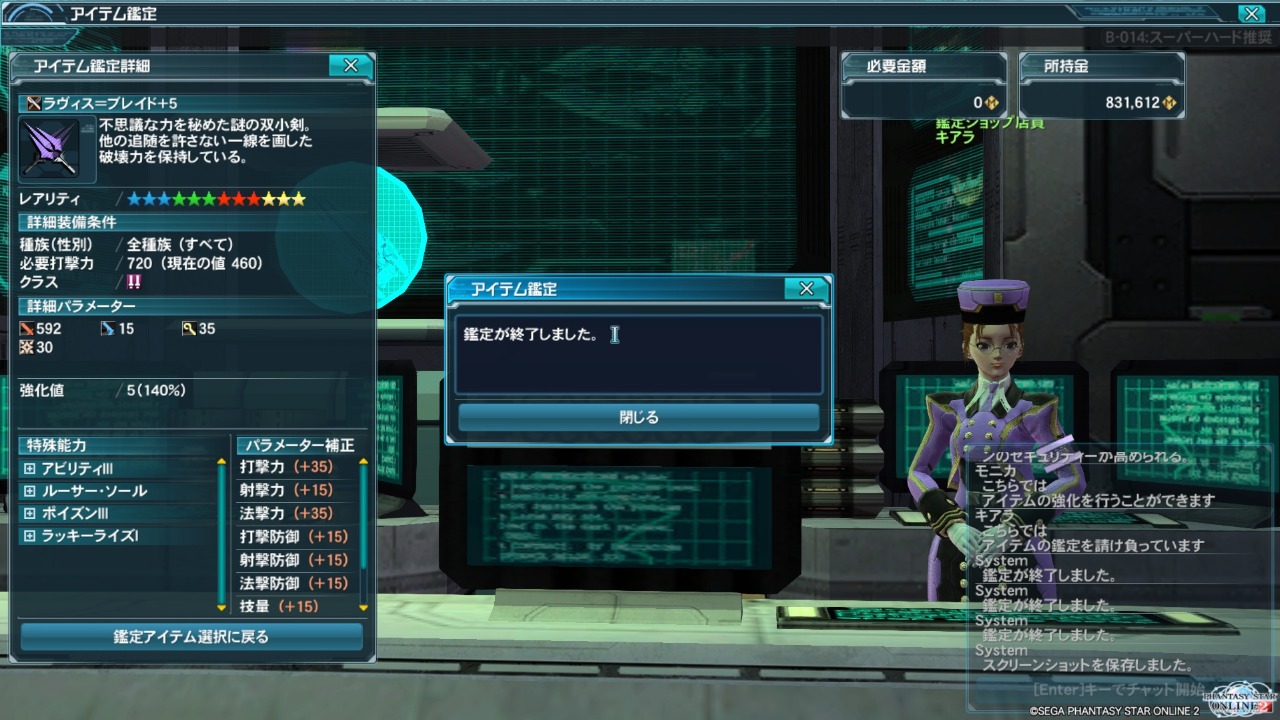The height and width of the screenshot is (720, 1280).
Task: Return to appraisal item selection
Action: coord(191,636)
